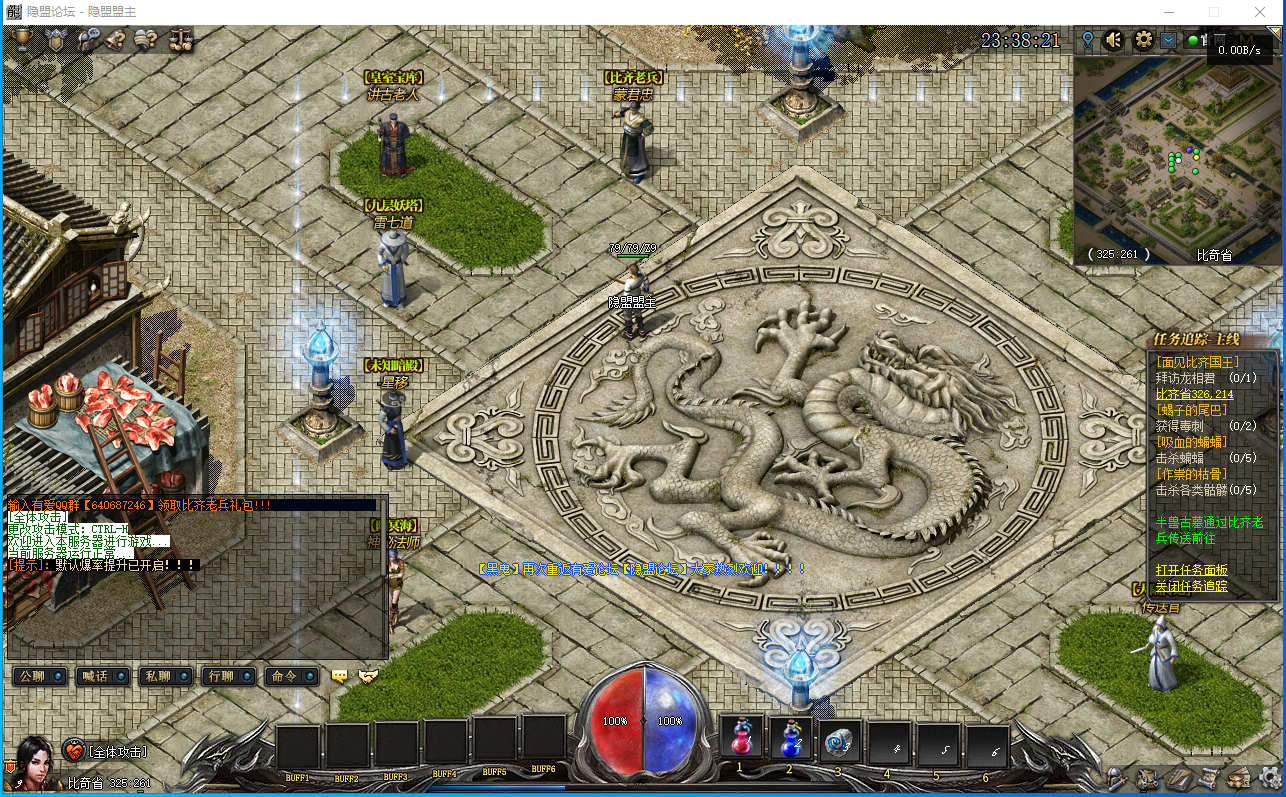Use the blue mana potion slot
The width and height of the screenshot is (1286, 797).
[x=790, y=741]
